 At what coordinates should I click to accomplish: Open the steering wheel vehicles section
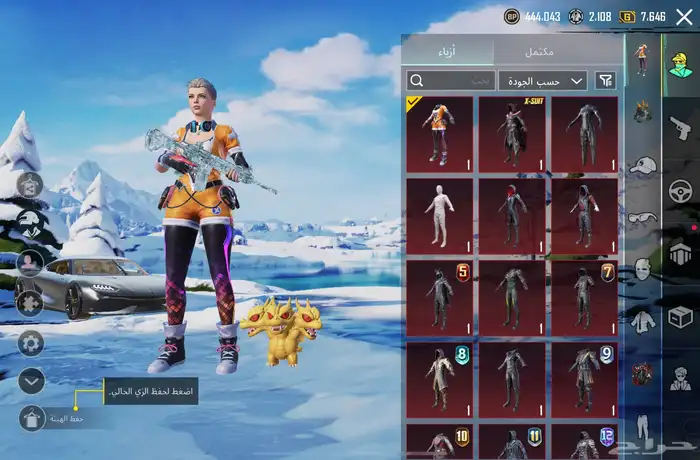(x=681, y=191)
